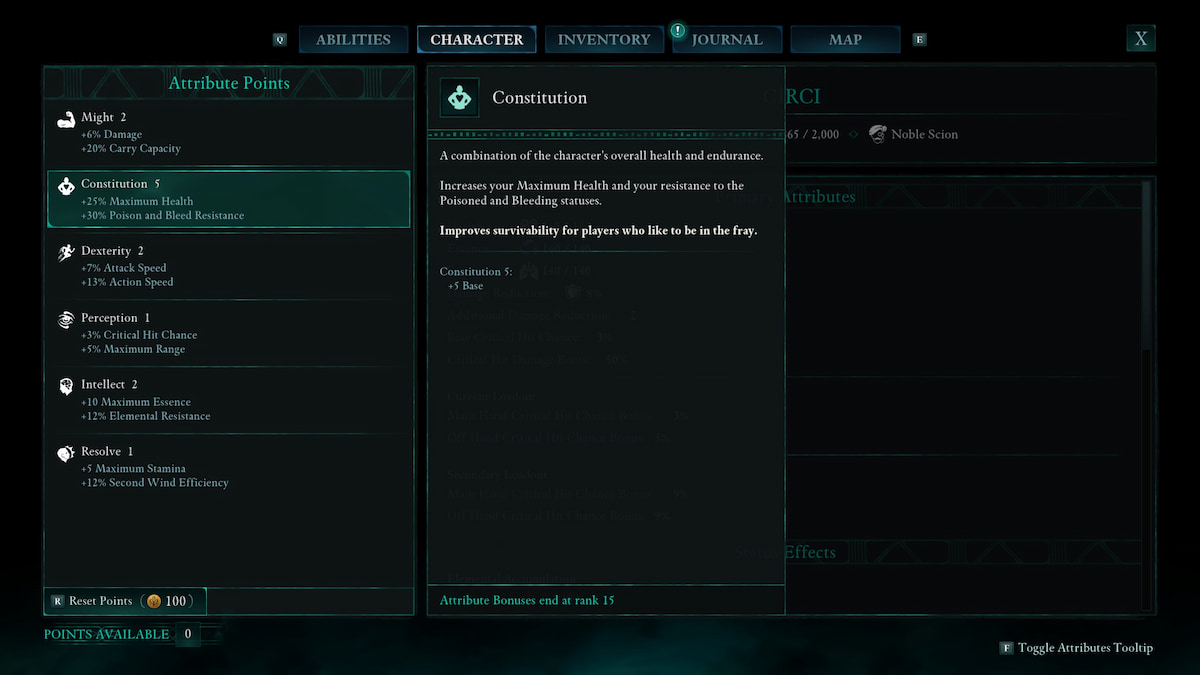Pick the Dexterity attribute row
The width and height of the screenshot is (1200, 675).
click(228, 266)
